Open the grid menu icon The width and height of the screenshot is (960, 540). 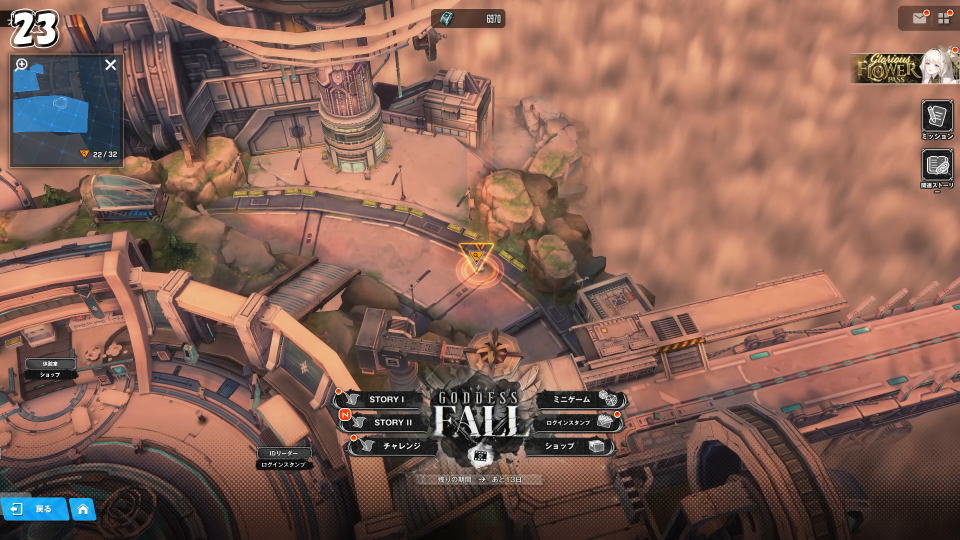coord(943,17)
